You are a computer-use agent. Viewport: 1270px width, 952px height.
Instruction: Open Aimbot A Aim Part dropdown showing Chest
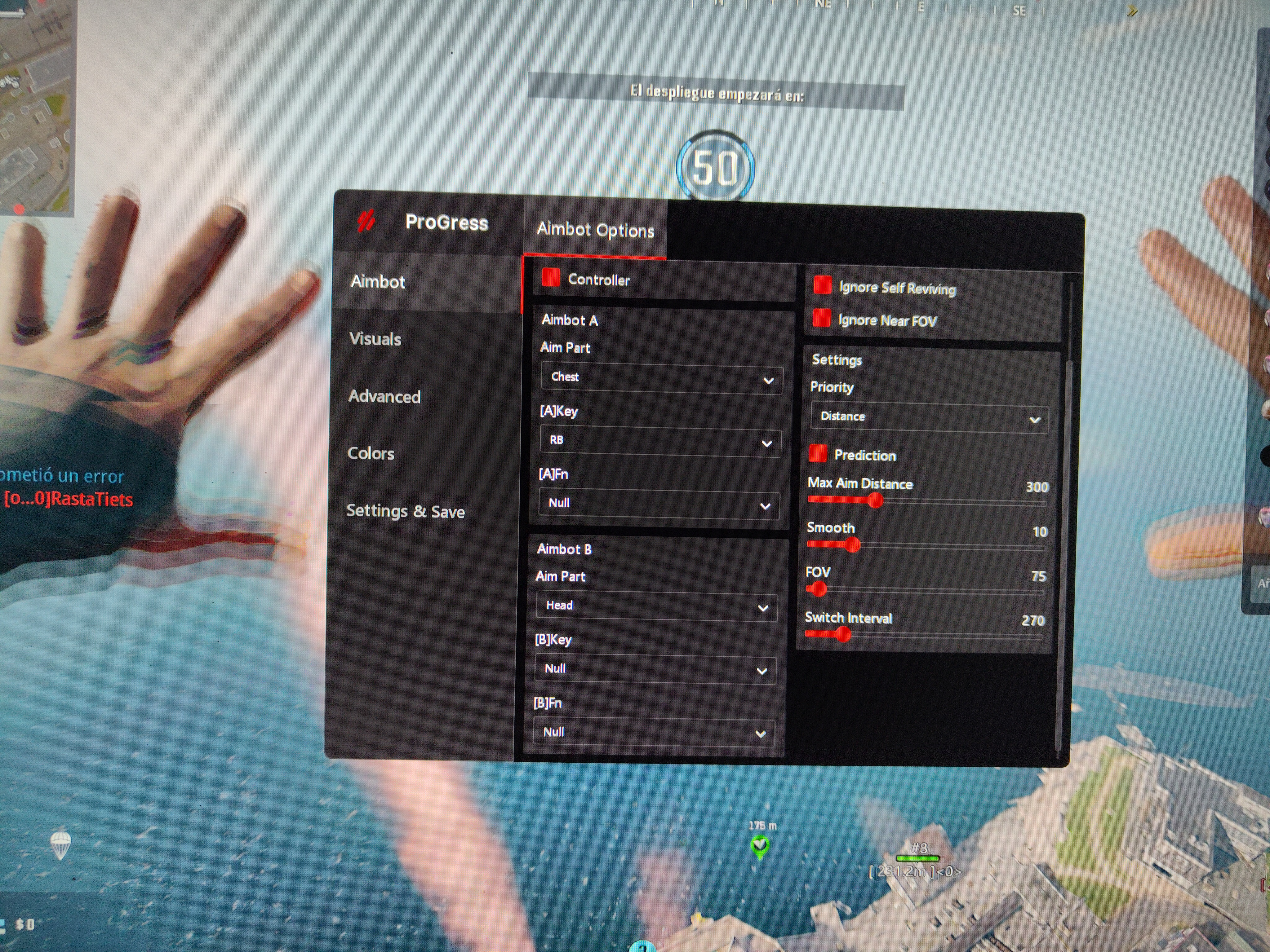pyautogui.click(x=661, y=379)
